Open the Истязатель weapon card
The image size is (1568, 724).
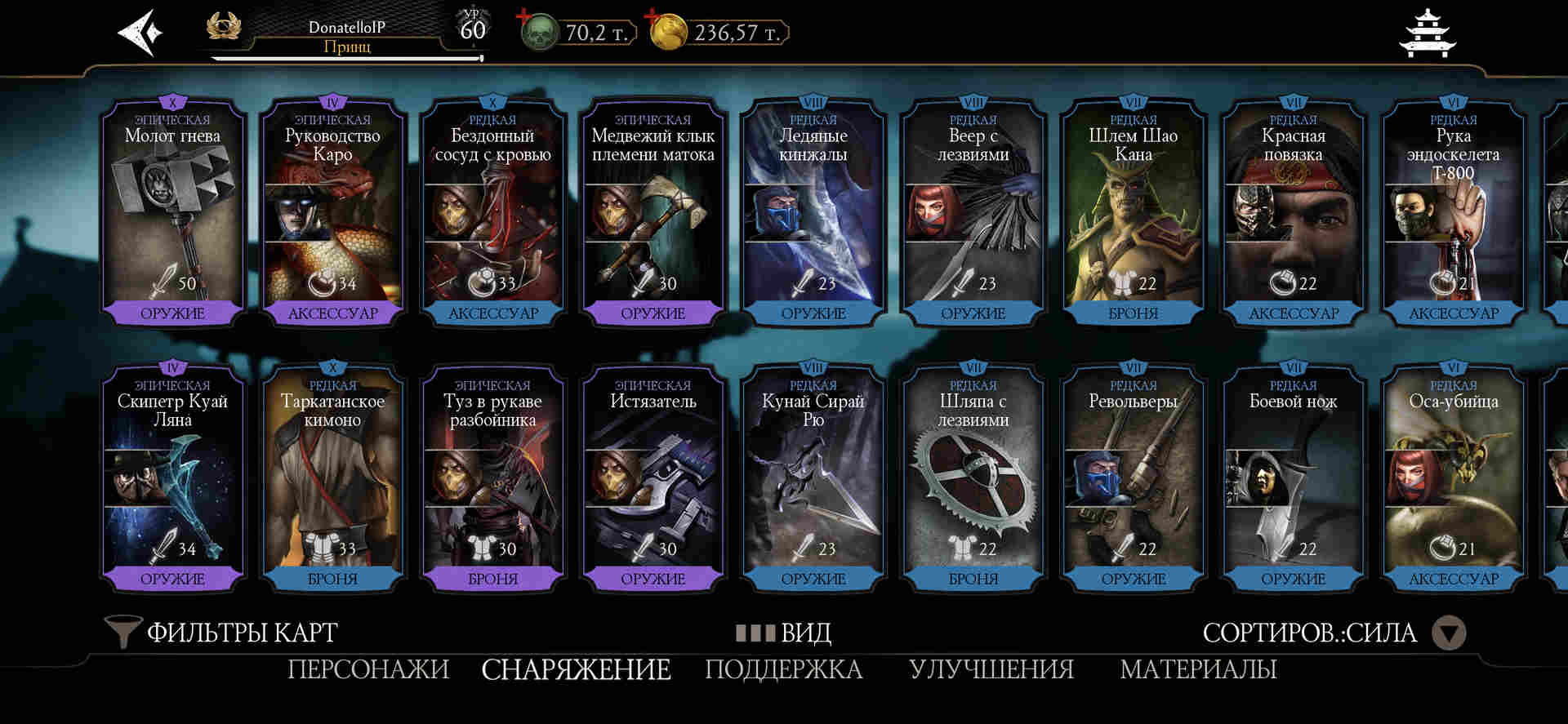coord(653,477)
